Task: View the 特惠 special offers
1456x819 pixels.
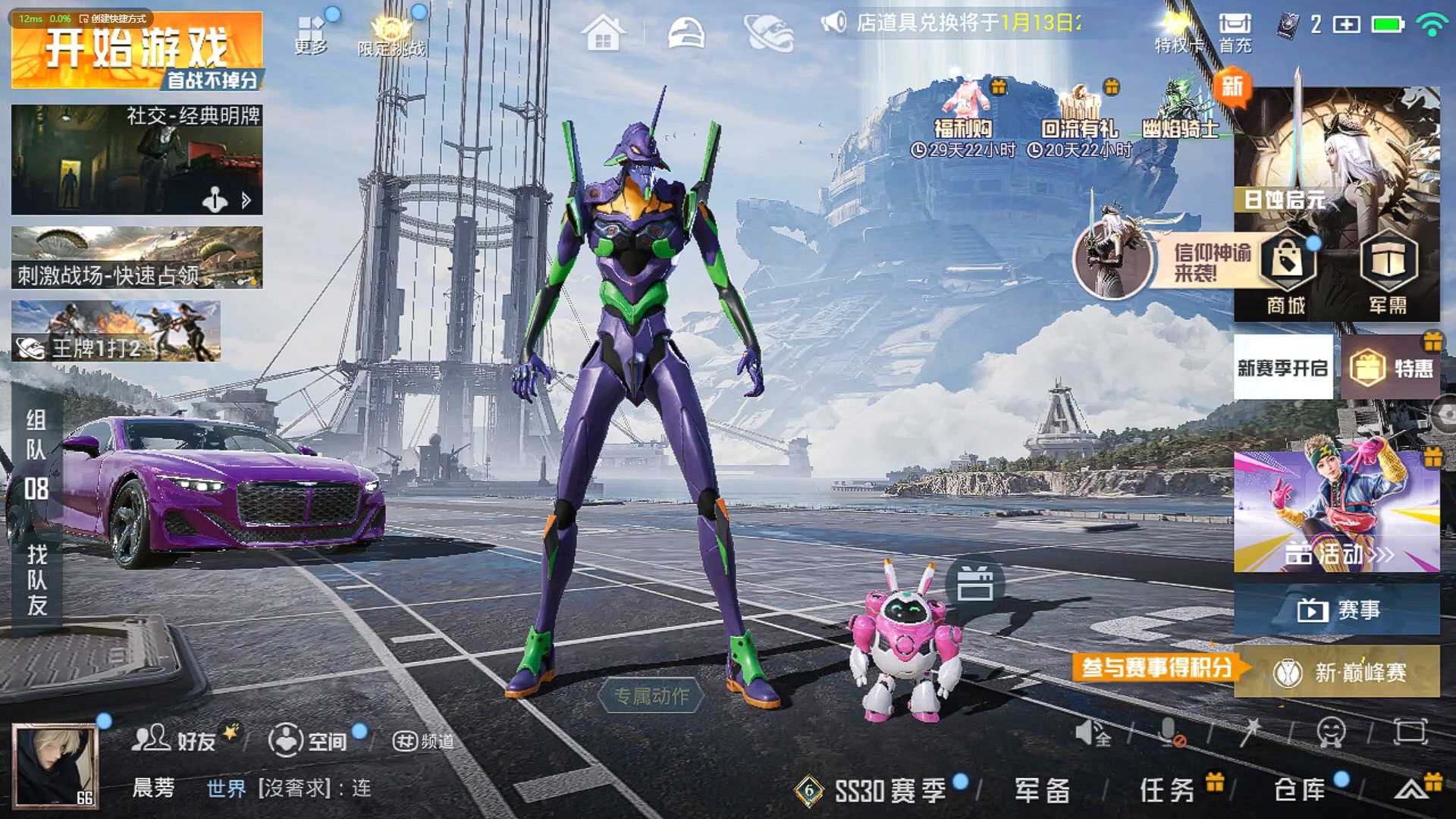Action: [x=1391, y=369]
